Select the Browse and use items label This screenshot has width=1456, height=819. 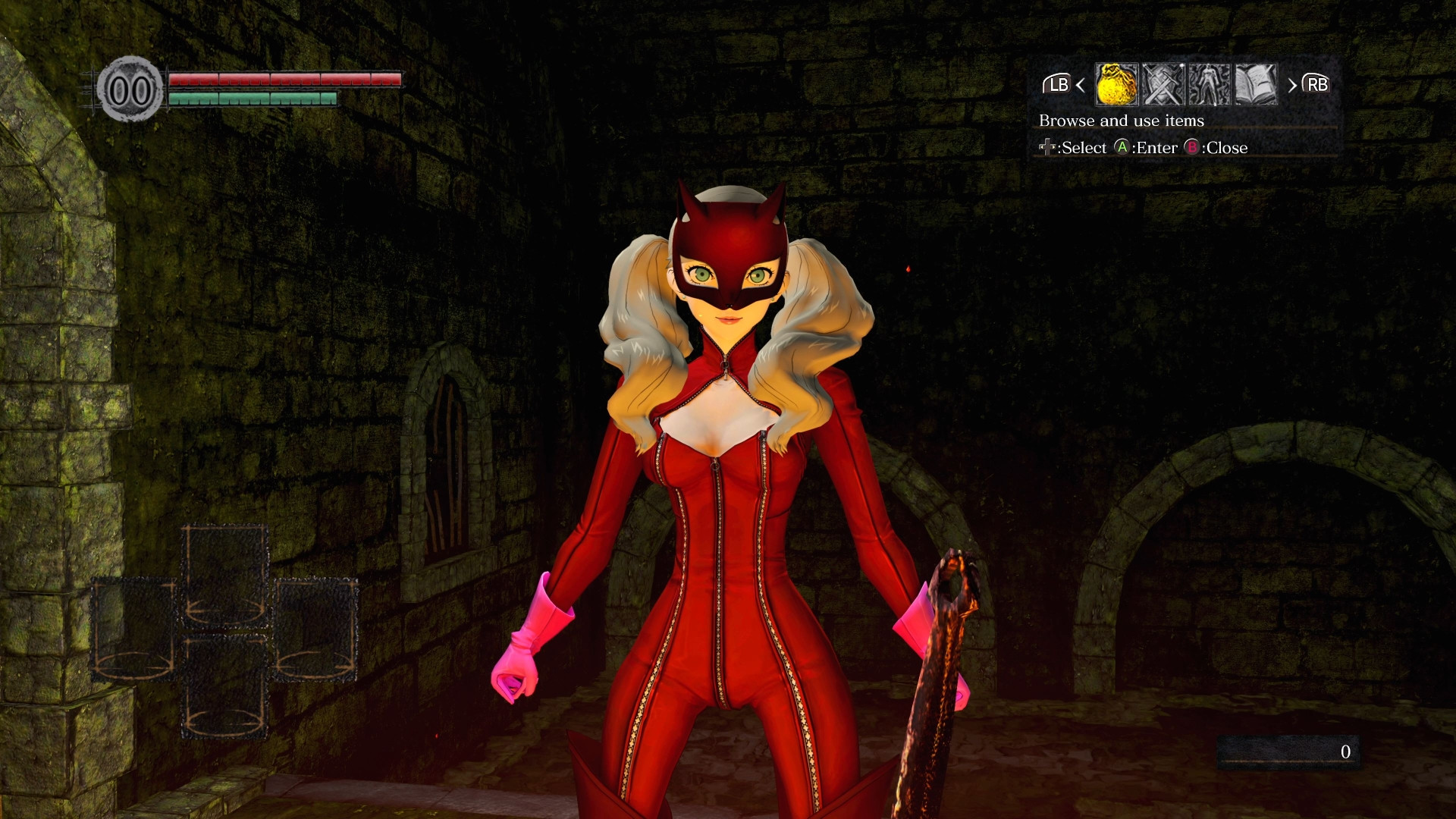[x=1122, y=120]
